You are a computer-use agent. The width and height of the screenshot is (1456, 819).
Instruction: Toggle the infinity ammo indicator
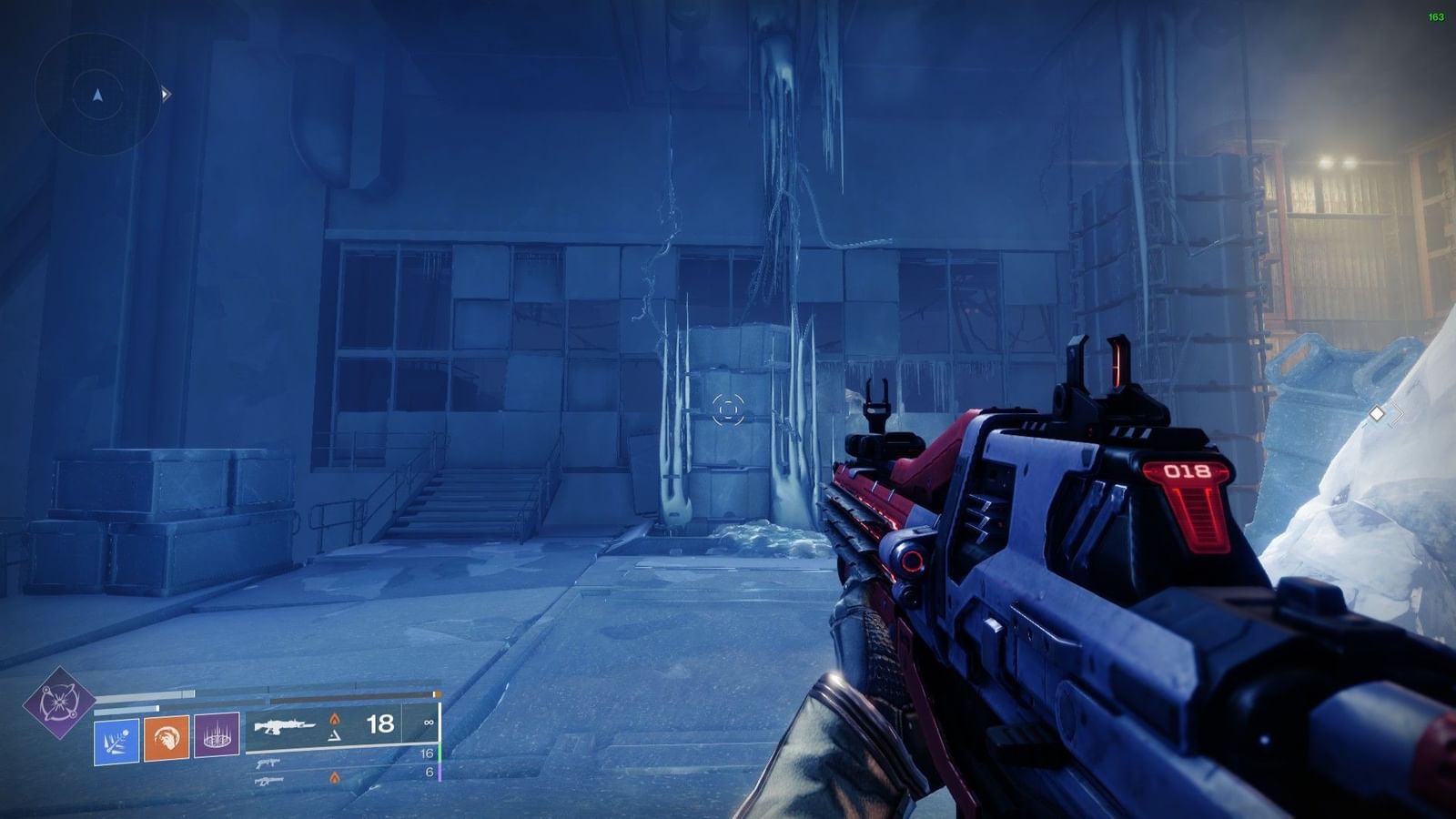click(430, 723)
